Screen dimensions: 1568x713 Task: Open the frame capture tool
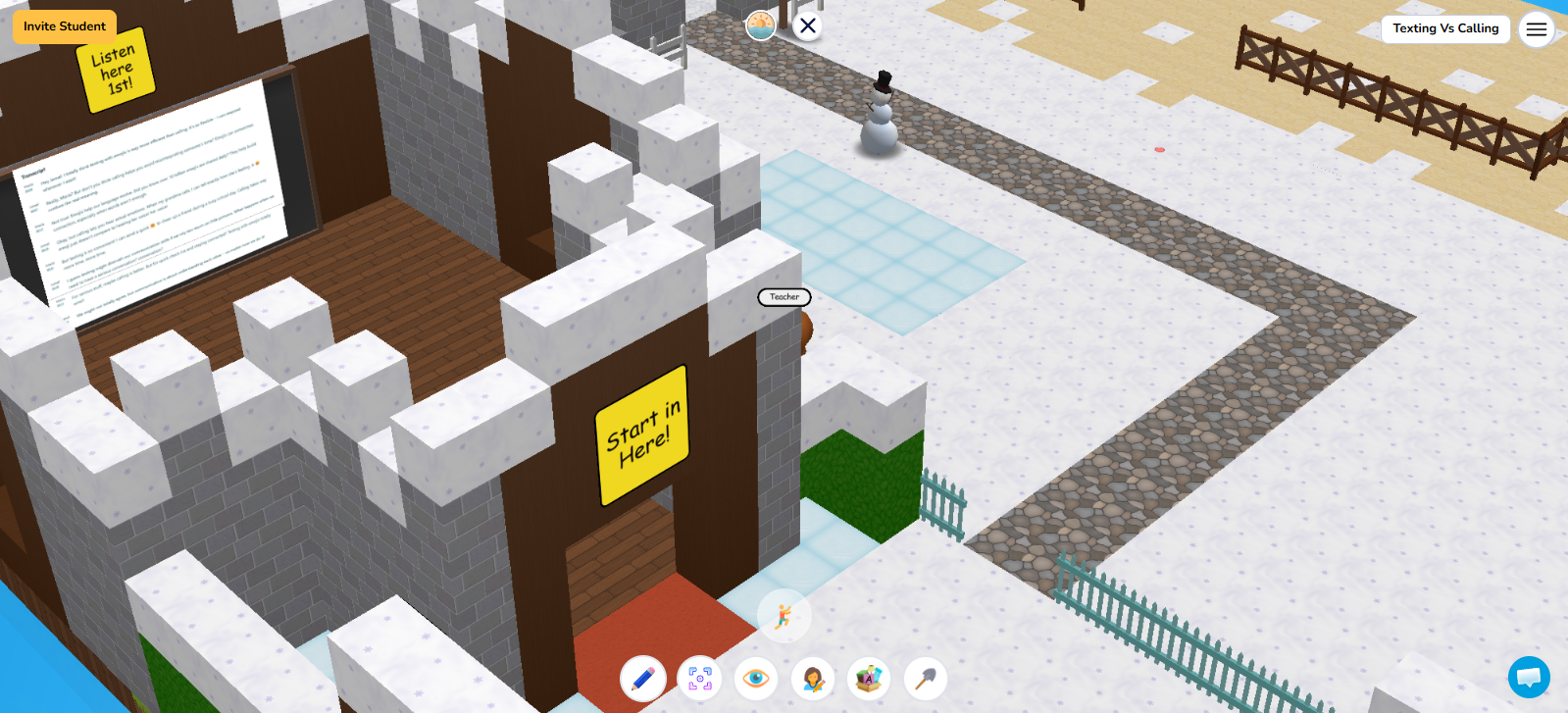700,678
